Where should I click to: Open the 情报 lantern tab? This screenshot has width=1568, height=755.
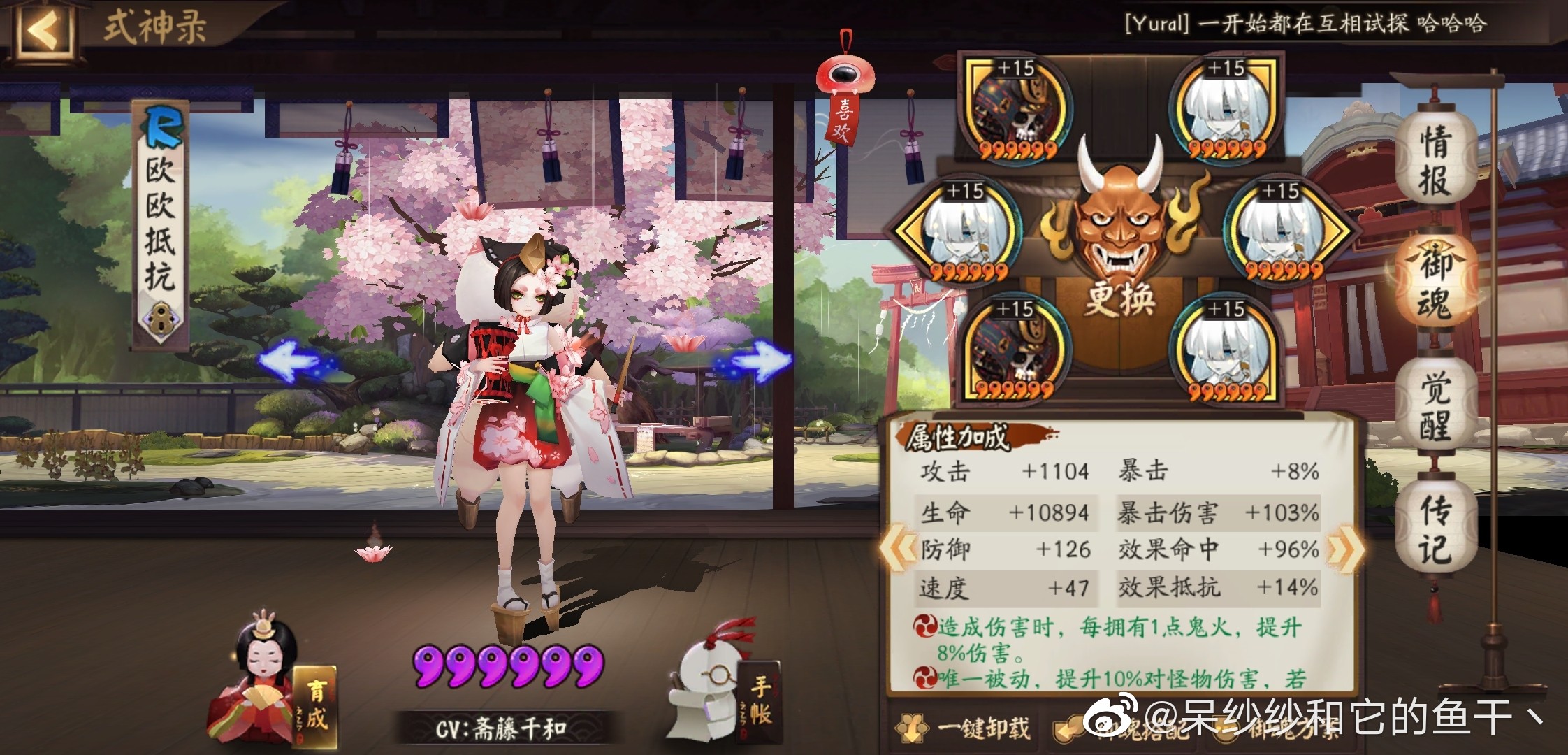(1435, 160)
